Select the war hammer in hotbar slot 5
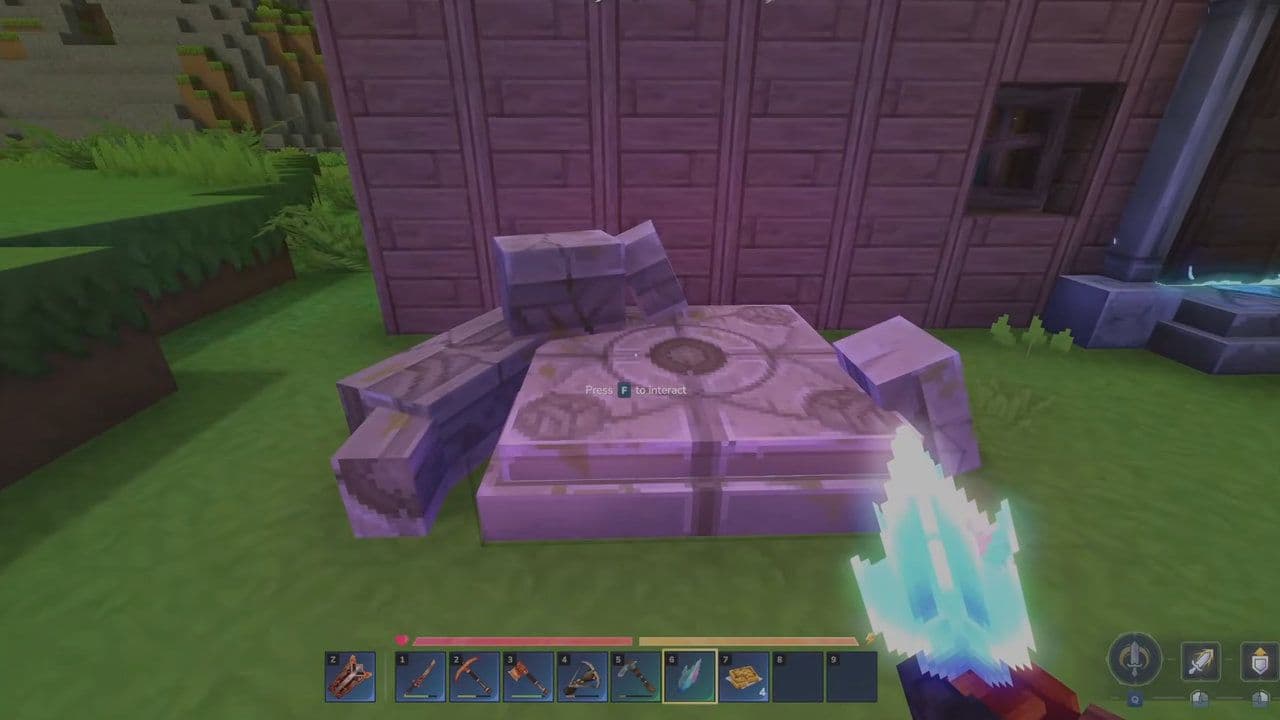The width and height of the screenshot is (1280, 720). click(x=635, y=677)
